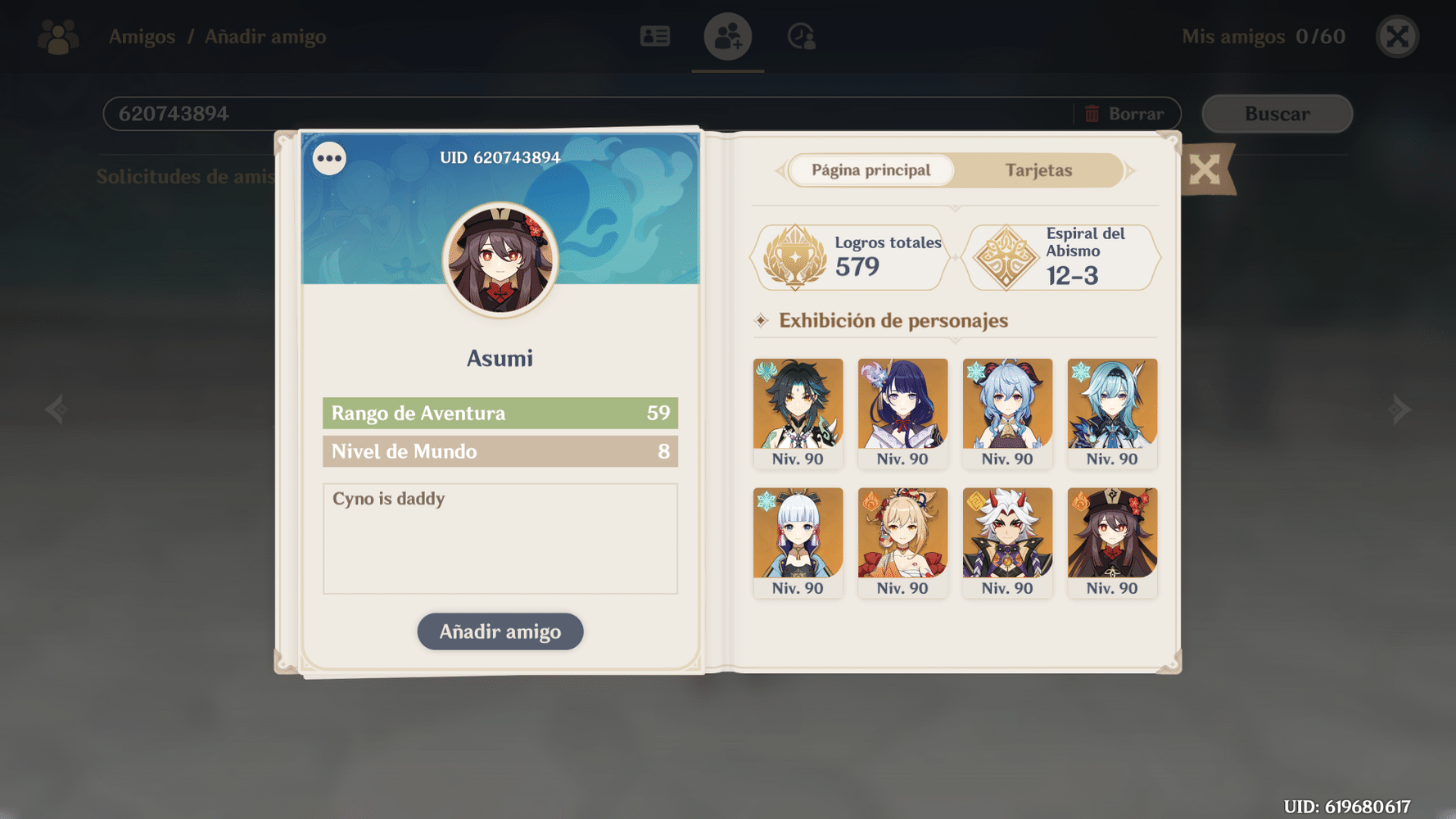The width and height of the screenshot is (1456, 819).
Task: Open the profile options ellipsis icon
Action: tap(328, 157)
